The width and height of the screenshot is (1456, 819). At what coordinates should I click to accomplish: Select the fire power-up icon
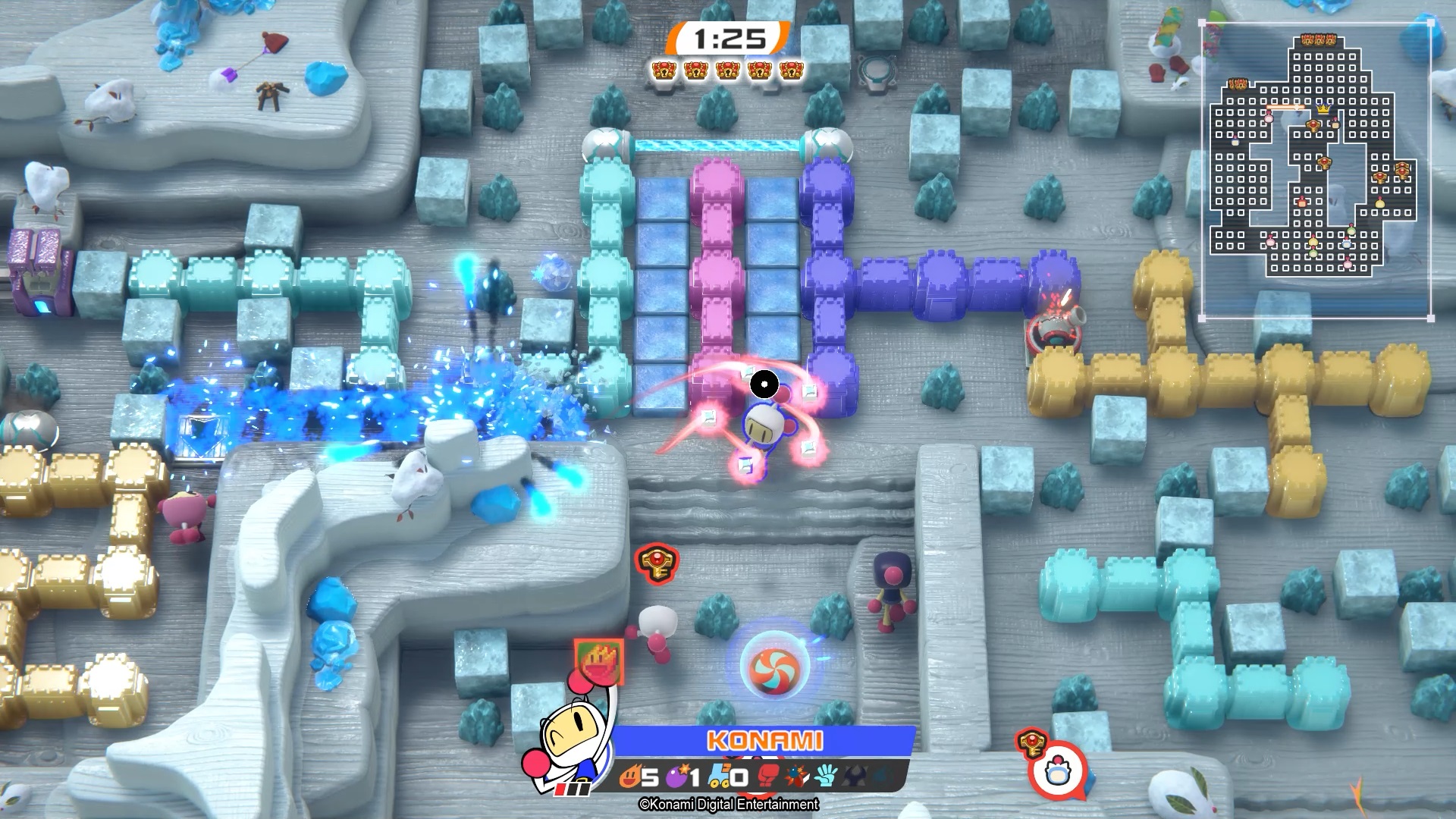[630, 777]
